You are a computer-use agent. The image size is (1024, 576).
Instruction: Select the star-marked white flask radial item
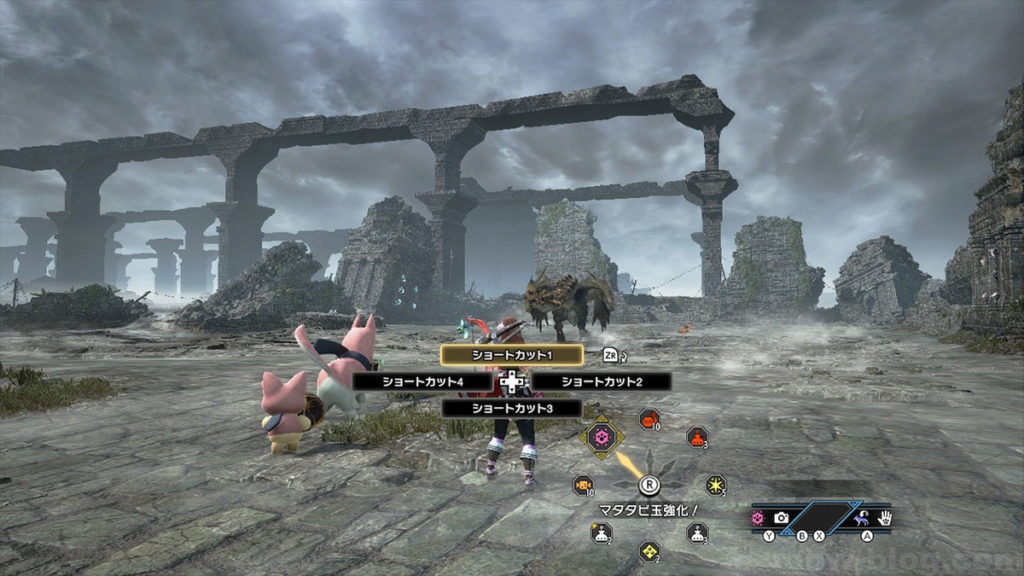pyautogui.click(x=601, y=533)
